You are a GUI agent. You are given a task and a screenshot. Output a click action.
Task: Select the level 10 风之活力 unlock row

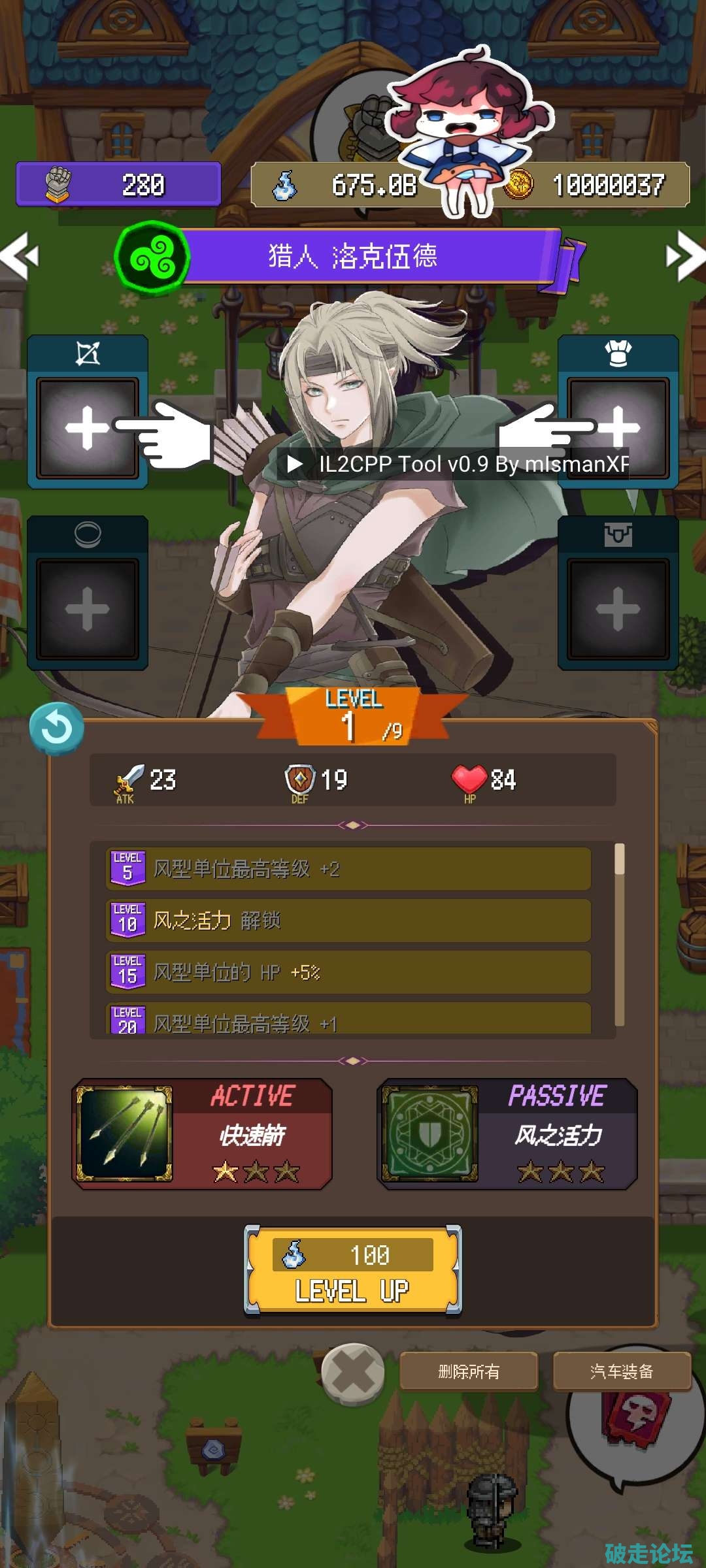pyautogui.click(x=348, y=920)
